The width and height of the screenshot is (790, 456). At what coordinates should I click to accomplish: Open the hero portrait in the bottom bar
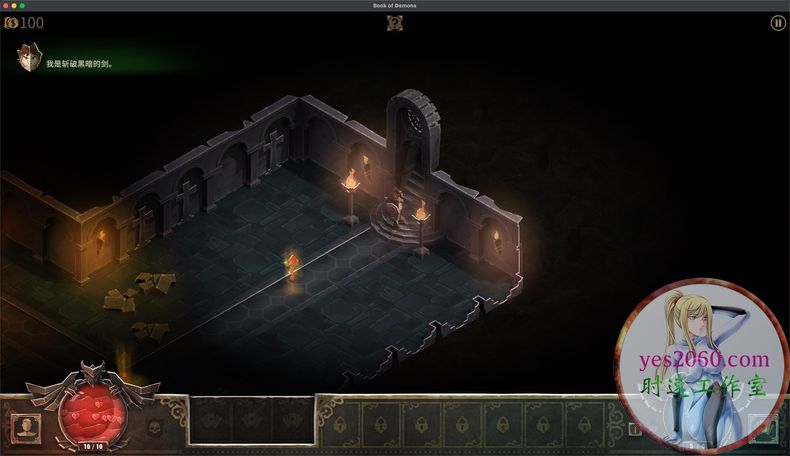click(x=25, y=427)
